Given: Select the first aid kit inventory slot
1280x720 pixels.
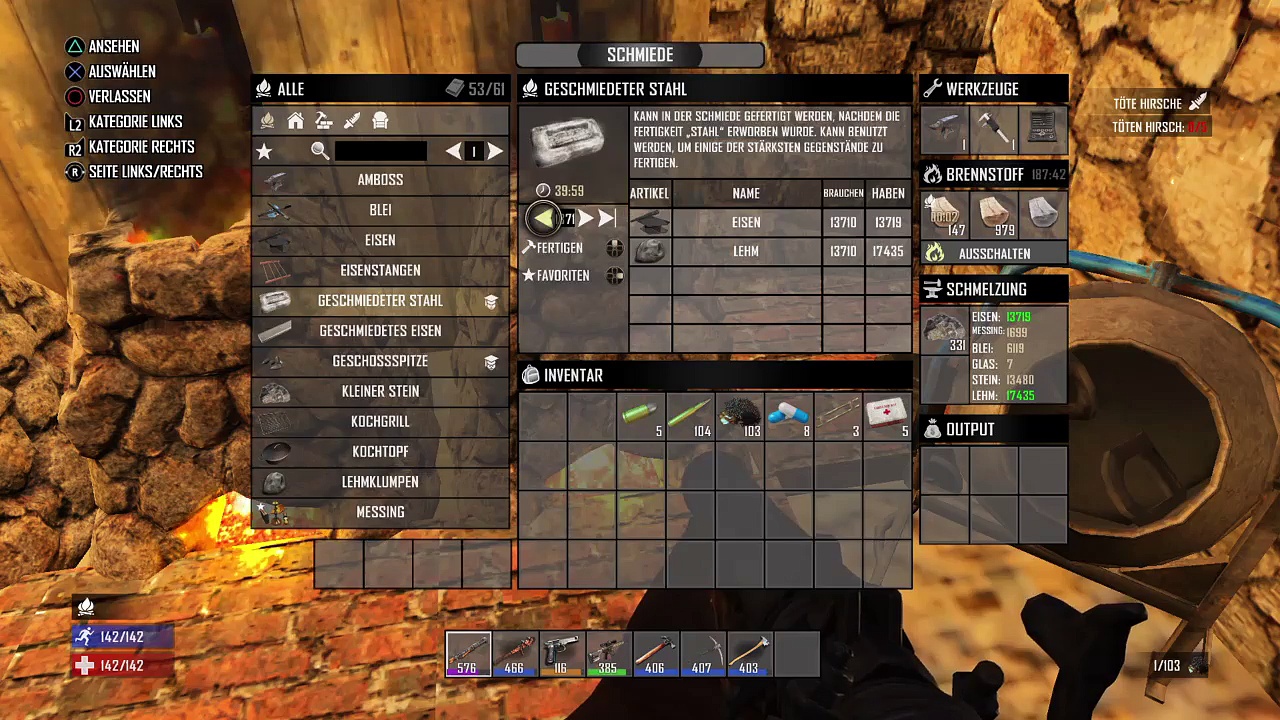Looking at the screenshot, I should pos(887,416).
